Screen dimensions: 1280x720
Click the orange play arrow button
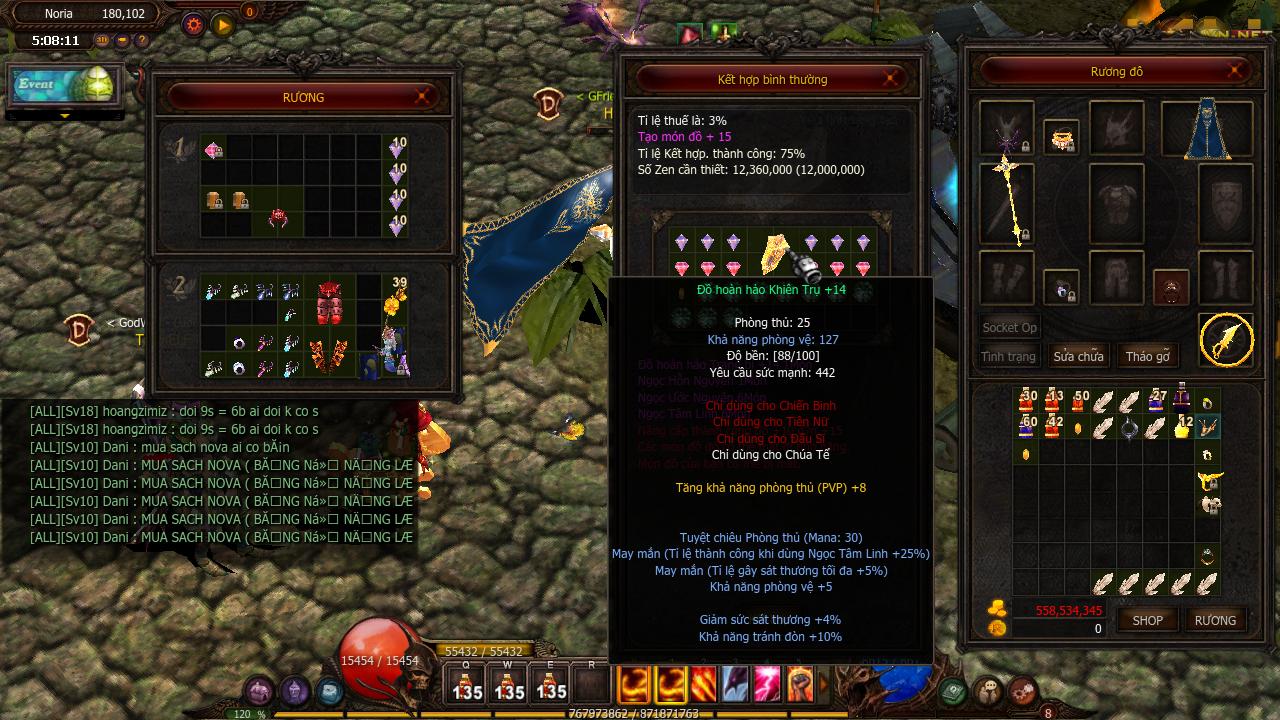tap(222, 24)
